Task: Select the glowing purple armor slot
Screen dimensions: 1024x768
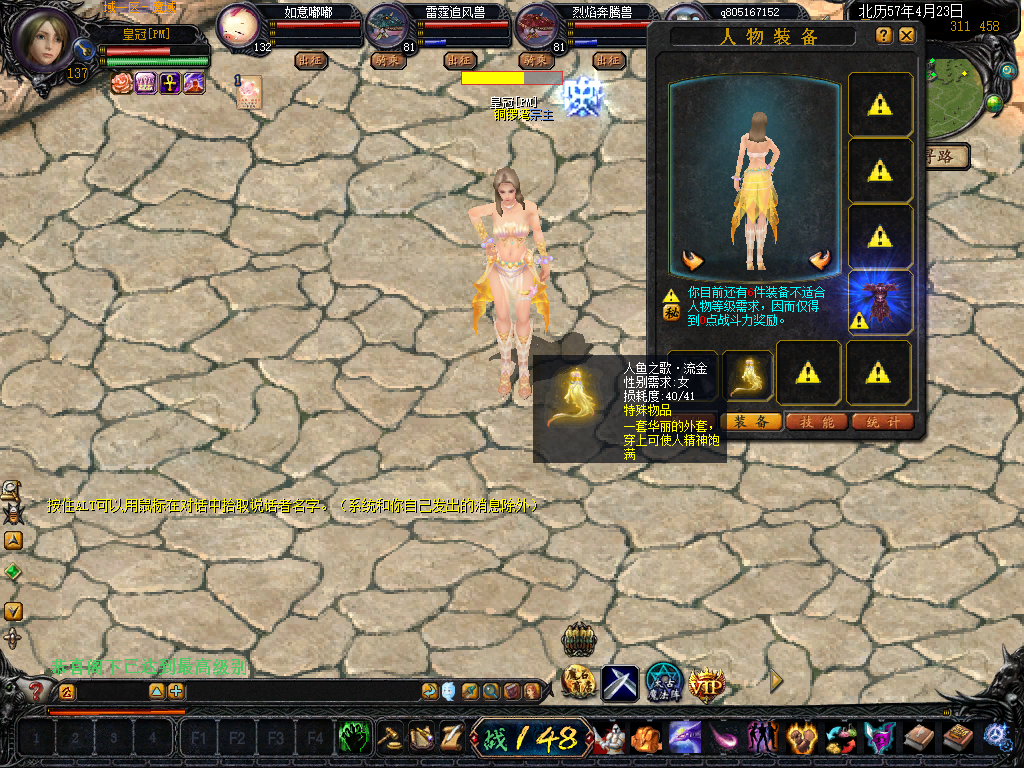Action: pos(880,301)
